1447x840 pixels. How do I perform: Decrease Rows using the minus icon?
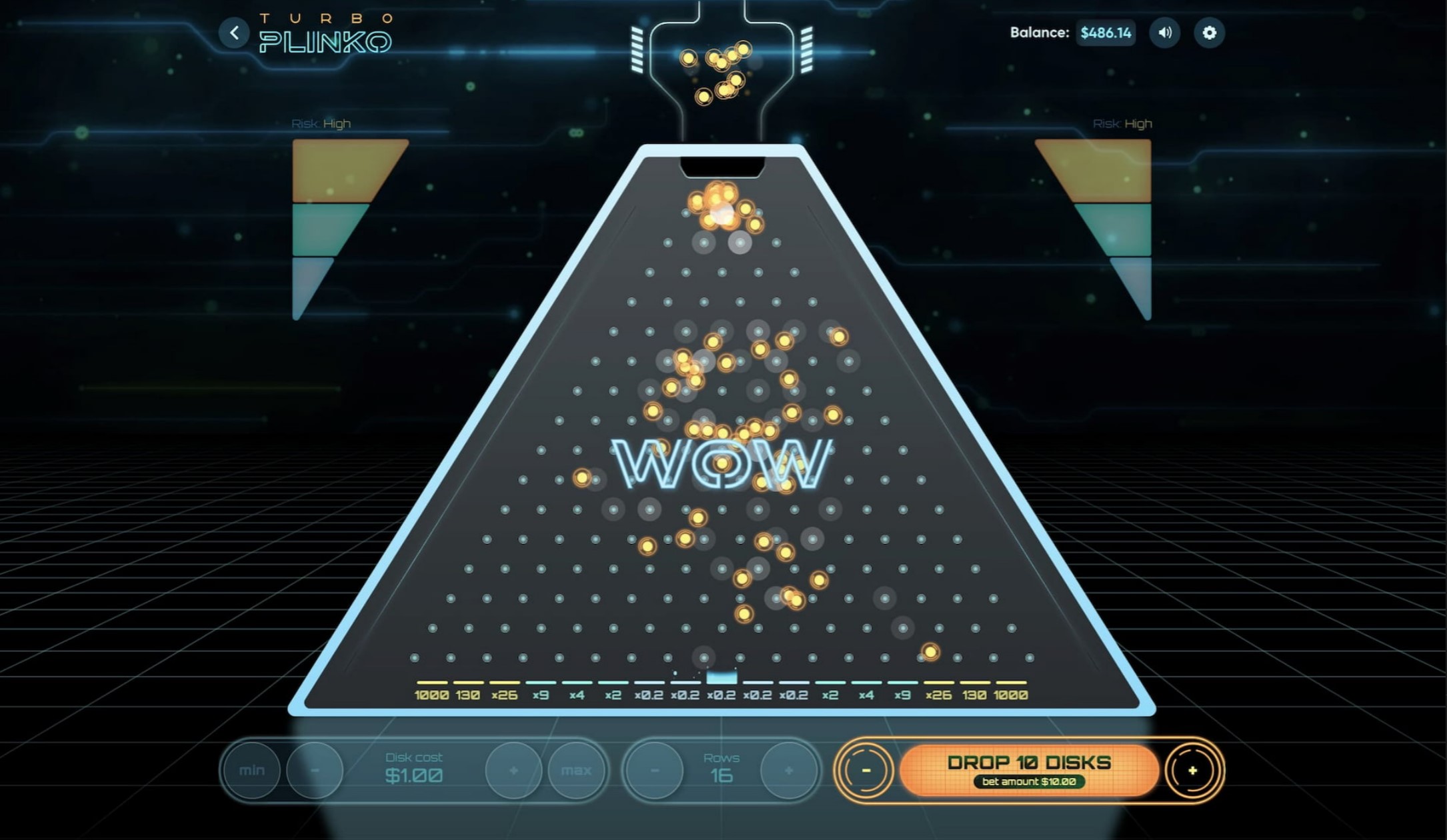coord(654,770)
